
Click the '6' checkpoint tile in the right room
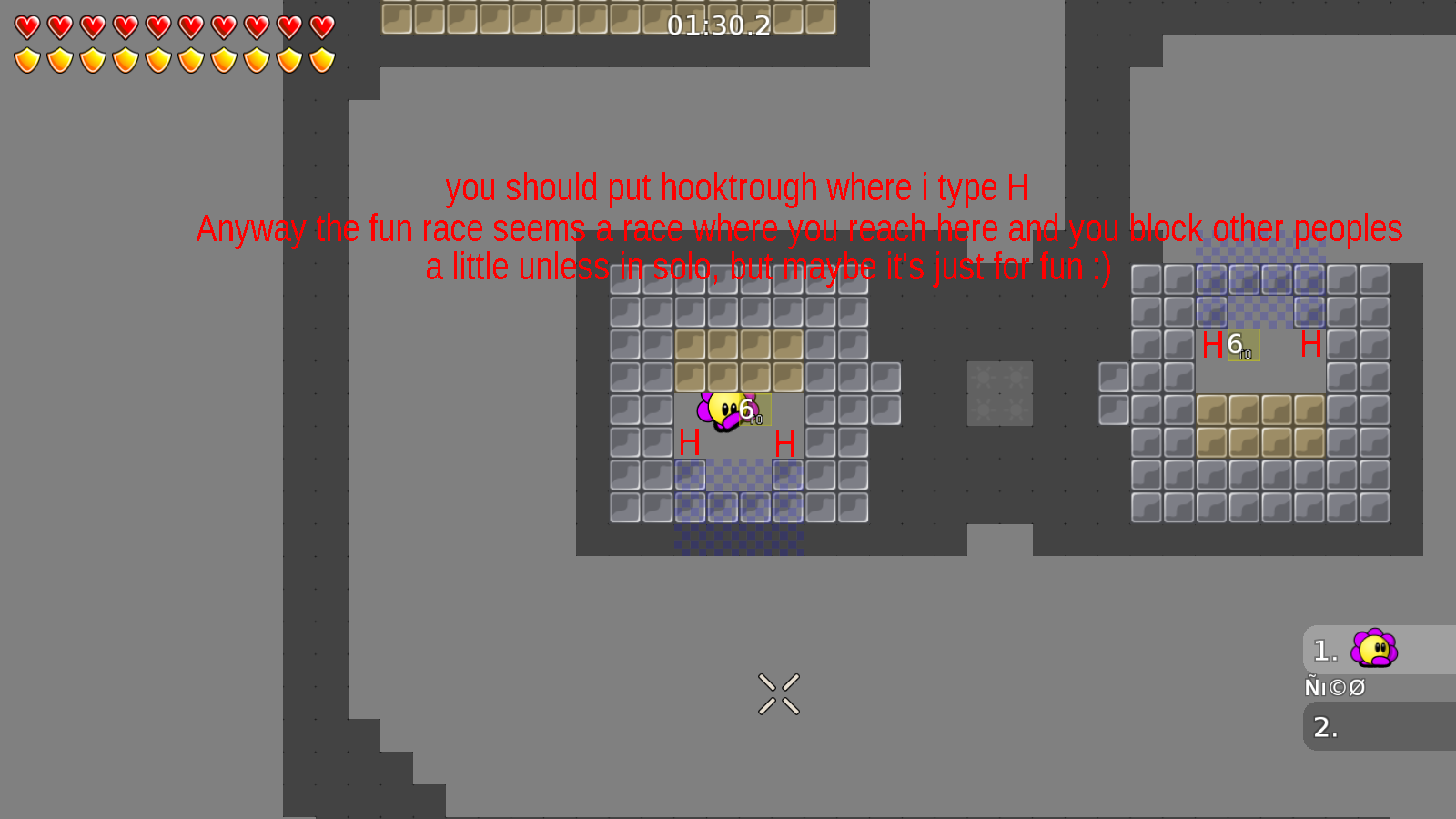coord(1242,347)
